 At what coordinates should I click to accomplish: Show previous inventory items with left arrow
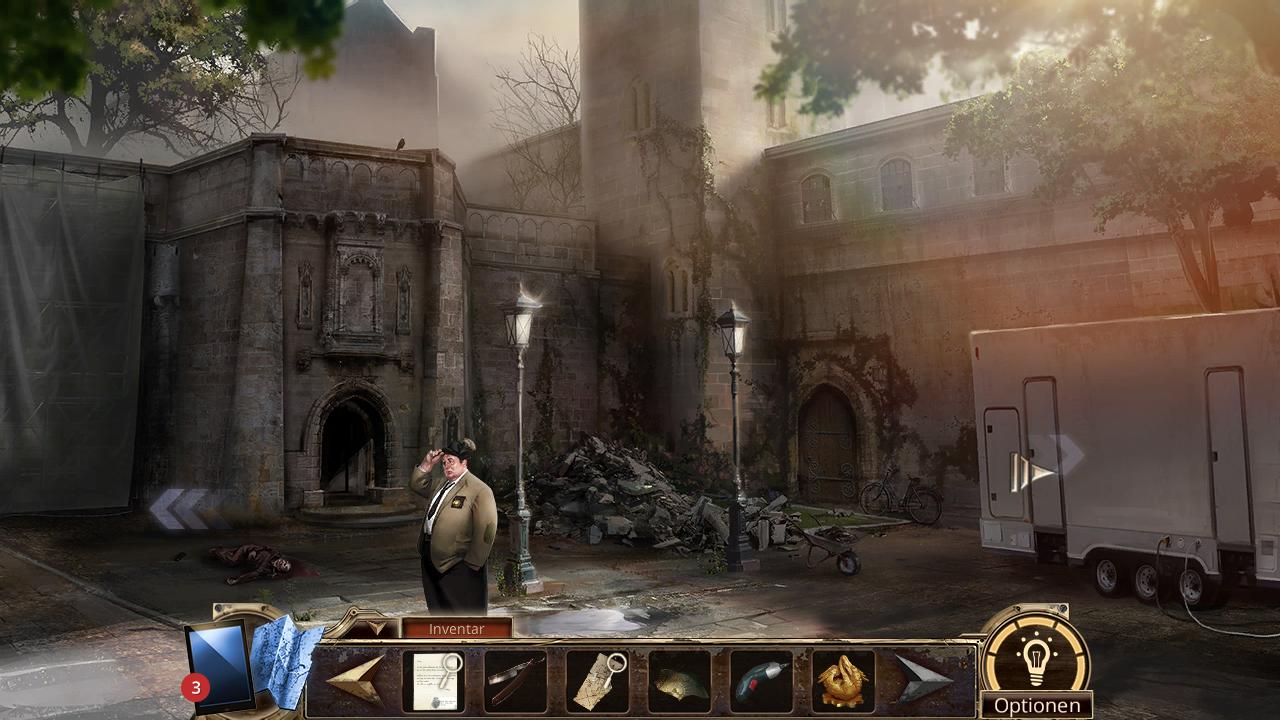click(355, 680)
